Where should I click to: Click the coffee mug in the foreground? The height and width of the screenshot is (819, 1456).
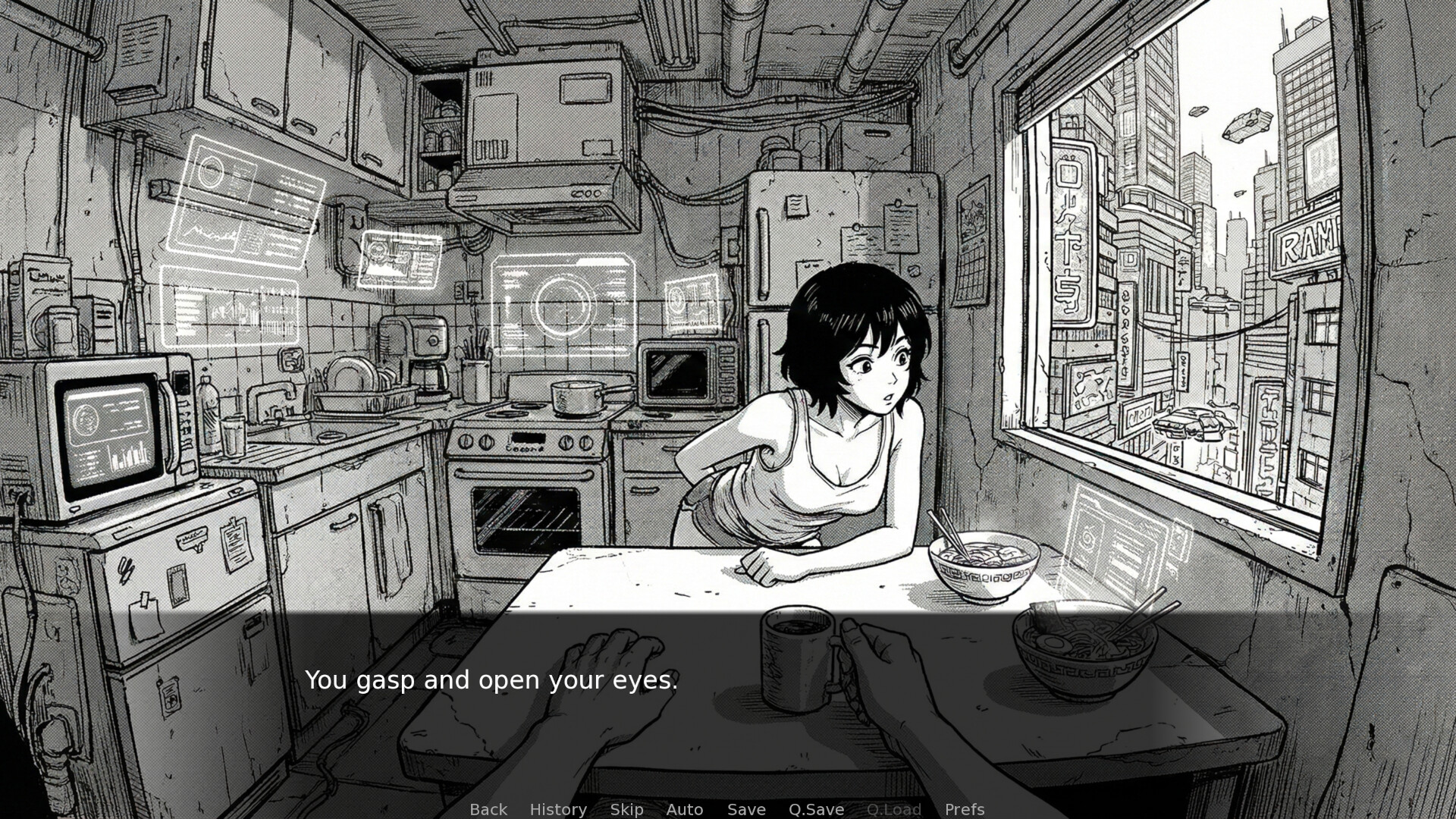pyautogui.click(x=796, y=656)
